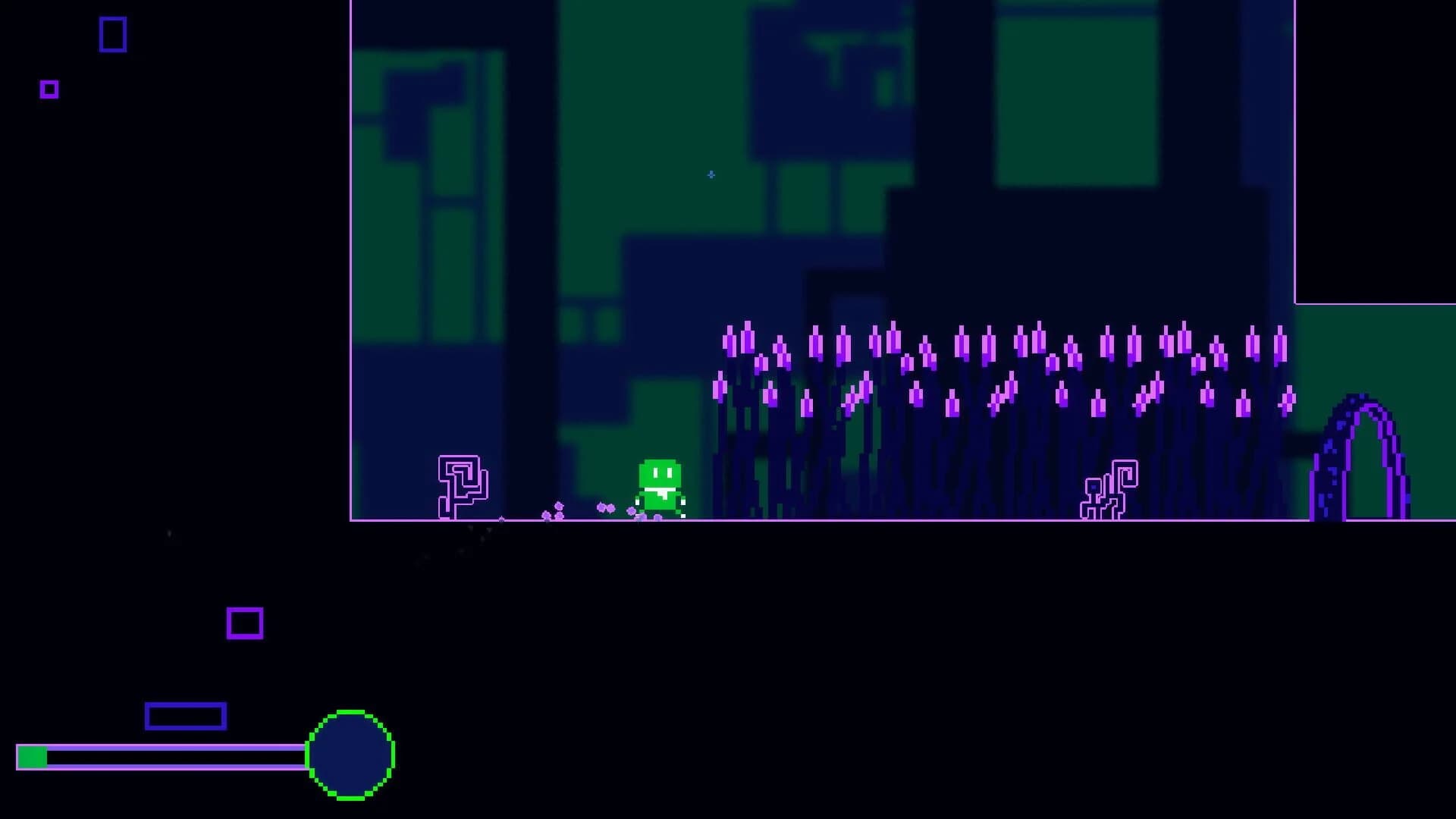Screen dimensions: 1456x819
Task: Toggle the large purple outlined square in the top-left corner
Action: (x=112, y=34)
